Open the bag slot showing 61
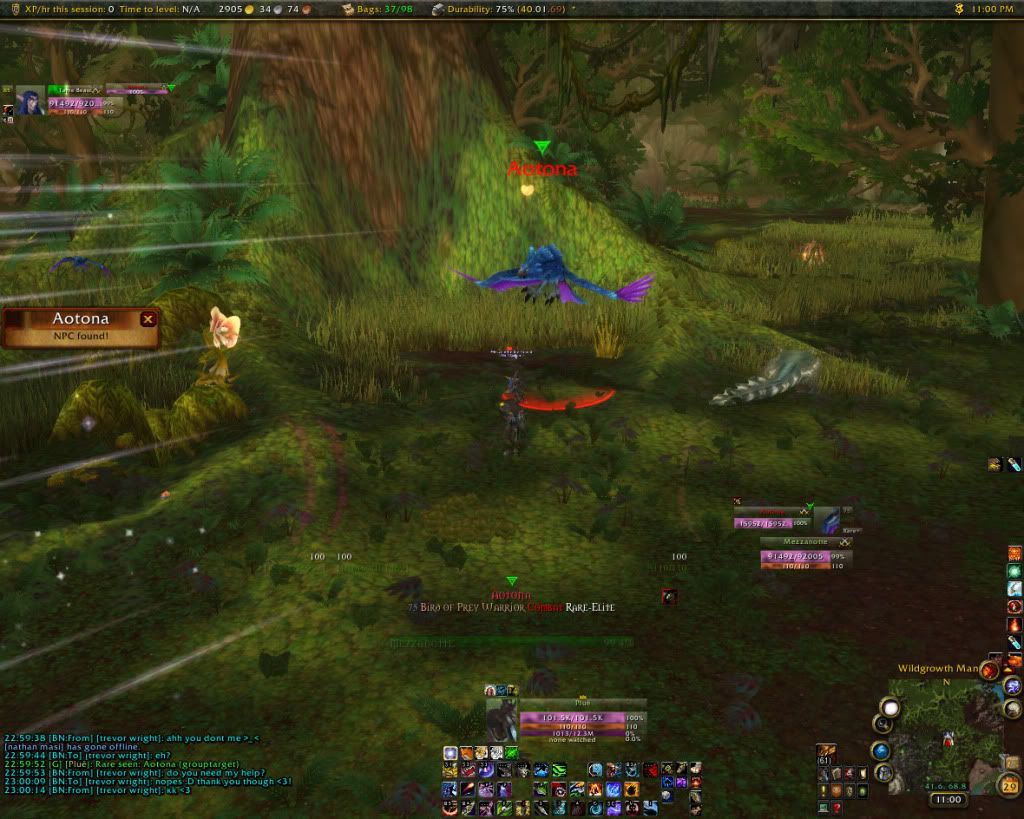Image resolution: width=1024 pixels, height=819 pixels. 826,751
